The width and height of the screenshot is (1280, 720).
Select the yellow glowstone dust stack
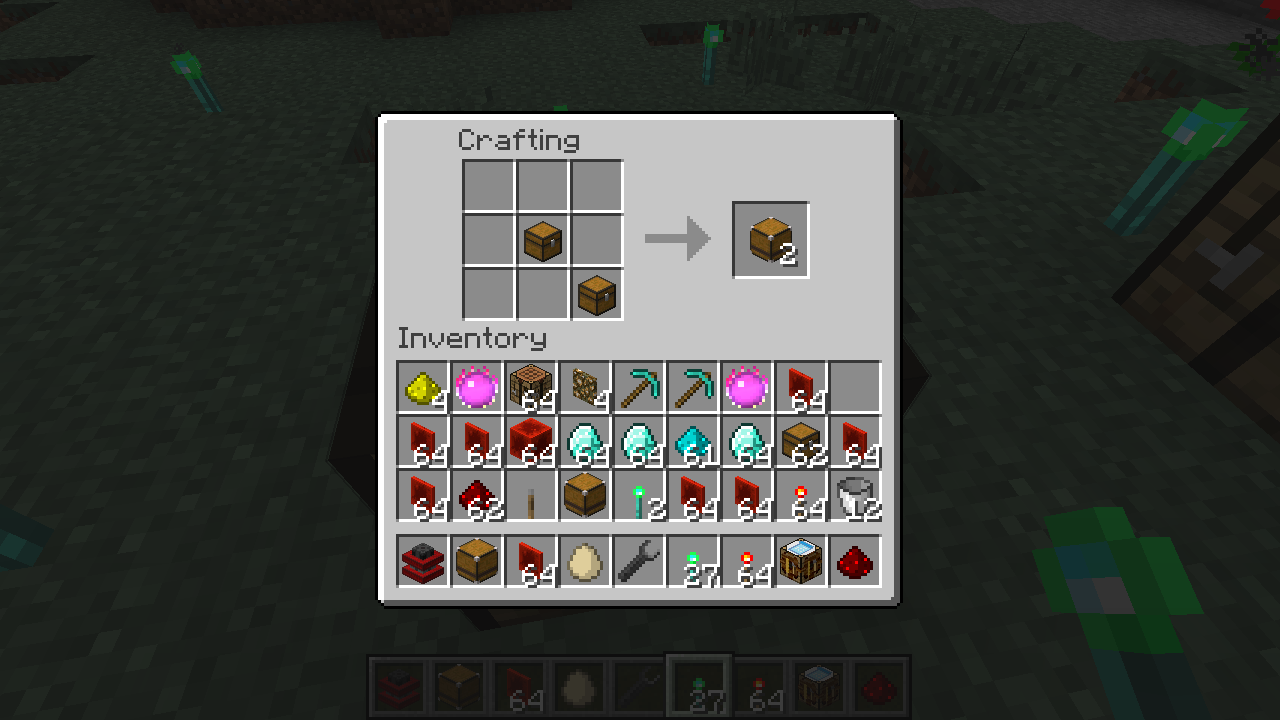point(423,387)
